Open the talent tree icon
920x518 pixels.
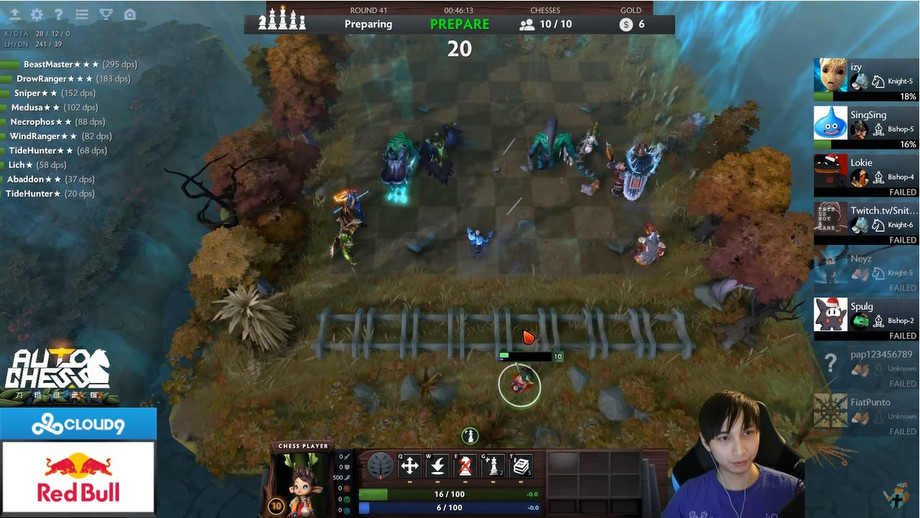380,466
